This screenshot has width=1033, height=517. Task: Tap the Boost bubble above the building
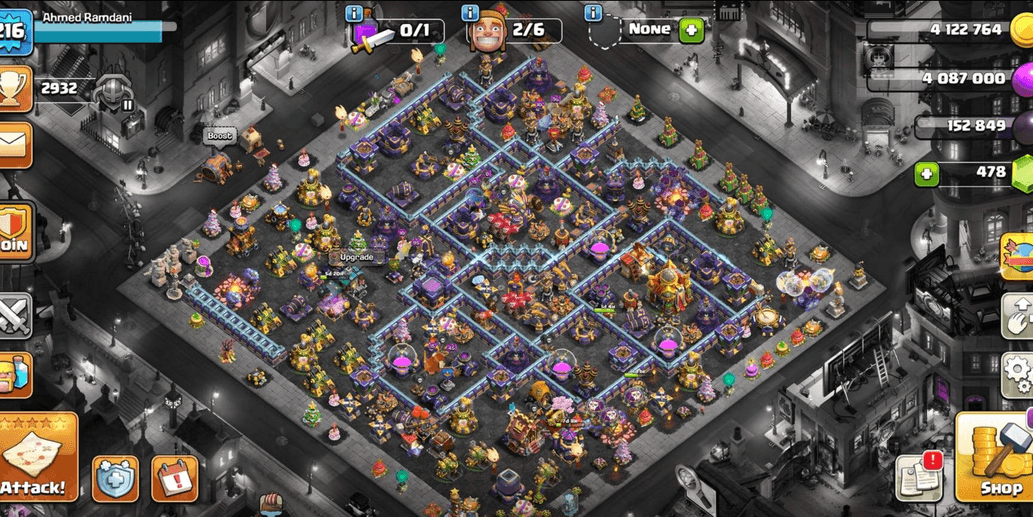(219, 136)
